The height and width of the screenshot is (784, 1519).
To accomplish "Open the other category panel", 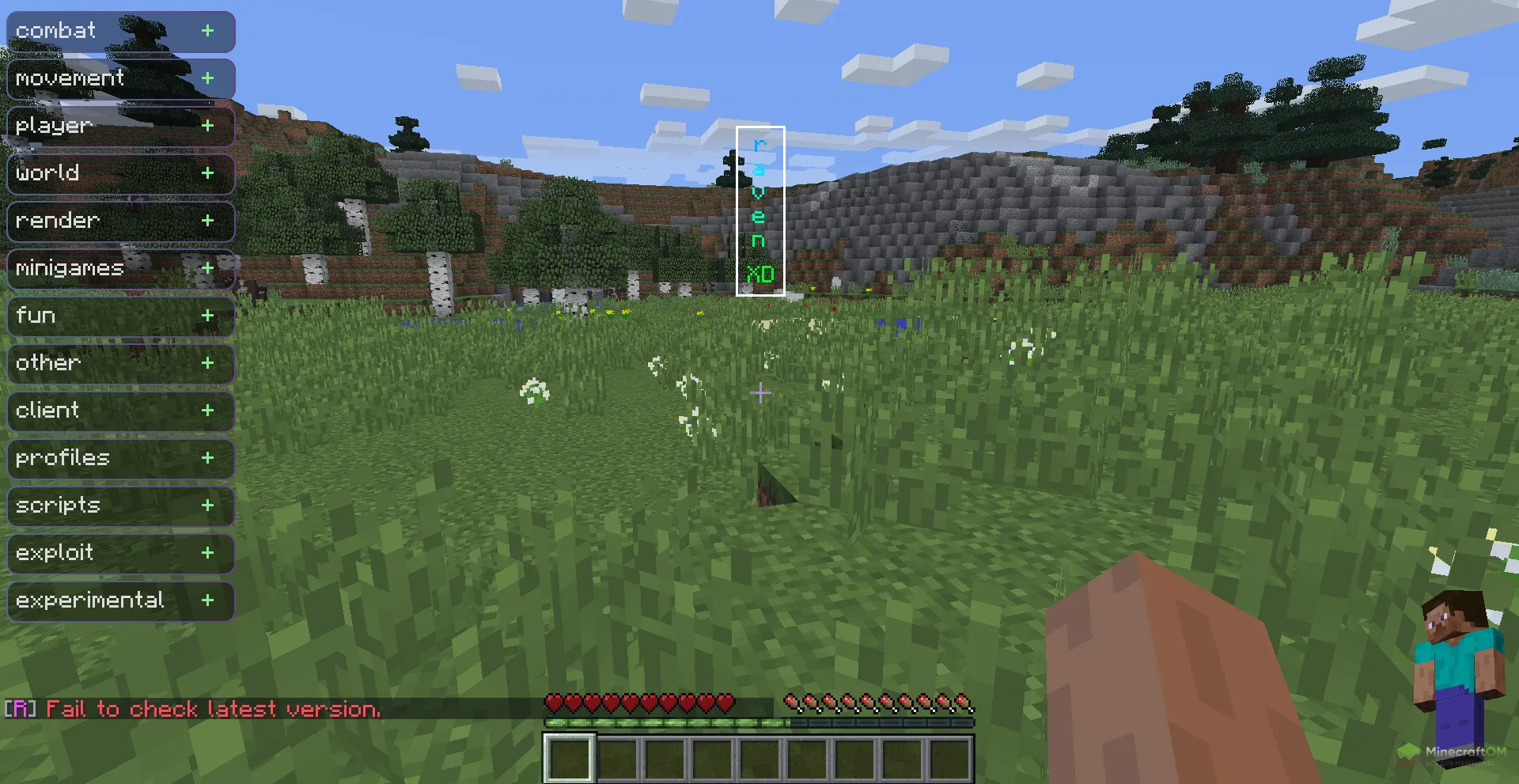I will pos(207,363).
